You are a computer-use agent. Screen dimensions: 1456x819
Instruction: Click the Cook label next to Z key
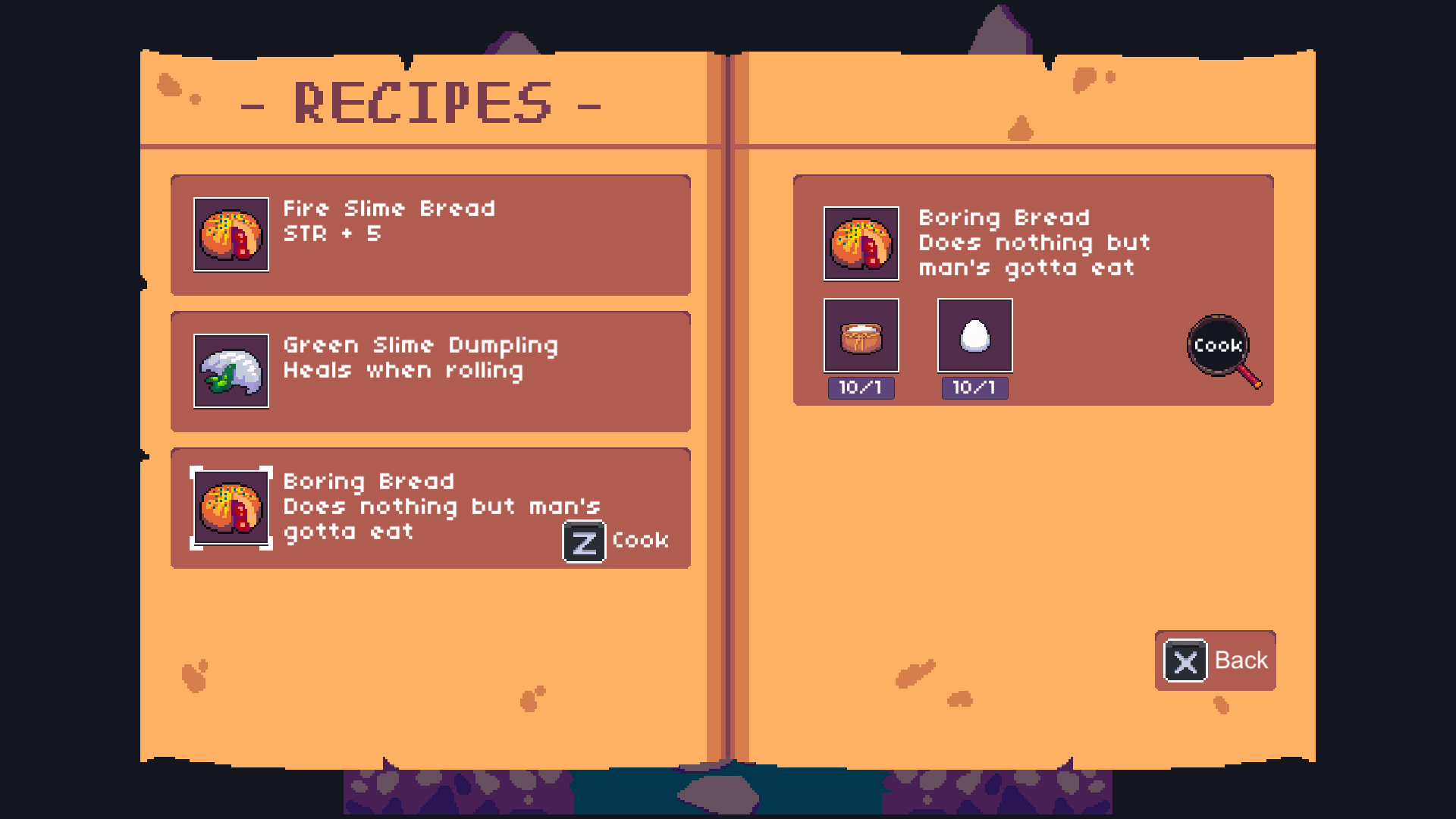639,541
